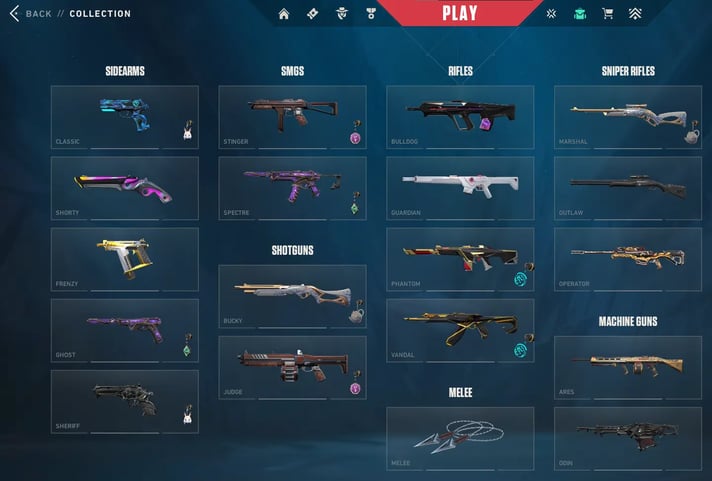Open the Bulldog rifle card
The image size is (712, 481).
(460, 117)
